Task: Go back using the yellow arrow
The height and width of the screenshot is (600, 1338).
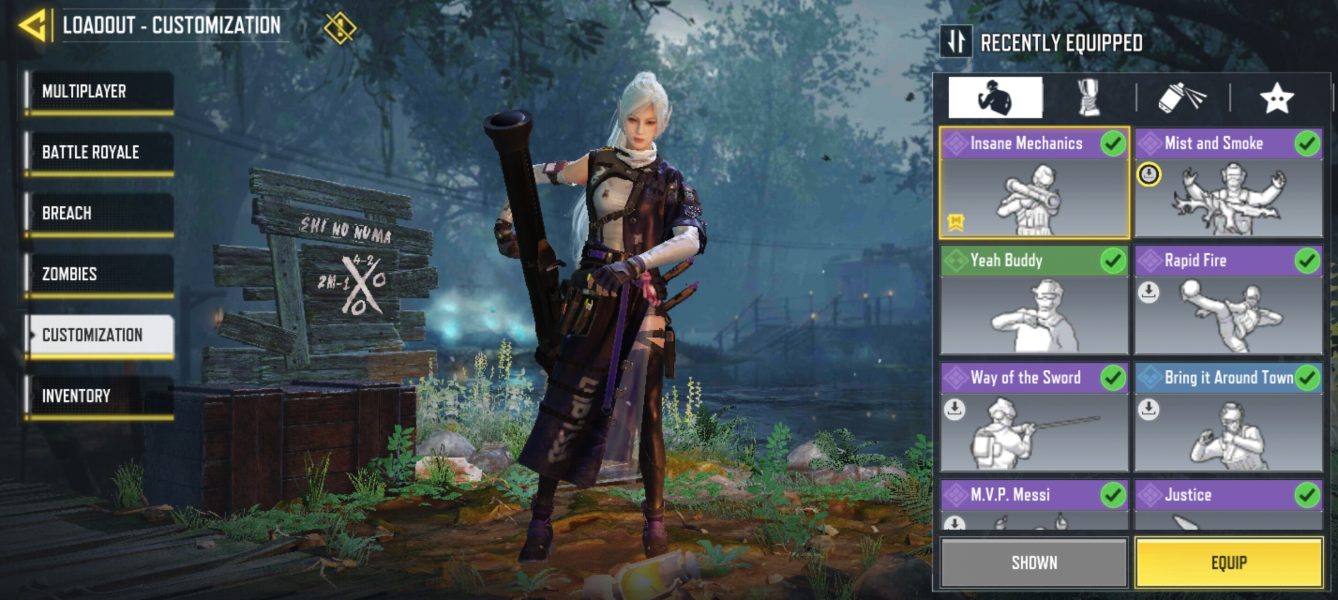Action: (x=33, y=26)
